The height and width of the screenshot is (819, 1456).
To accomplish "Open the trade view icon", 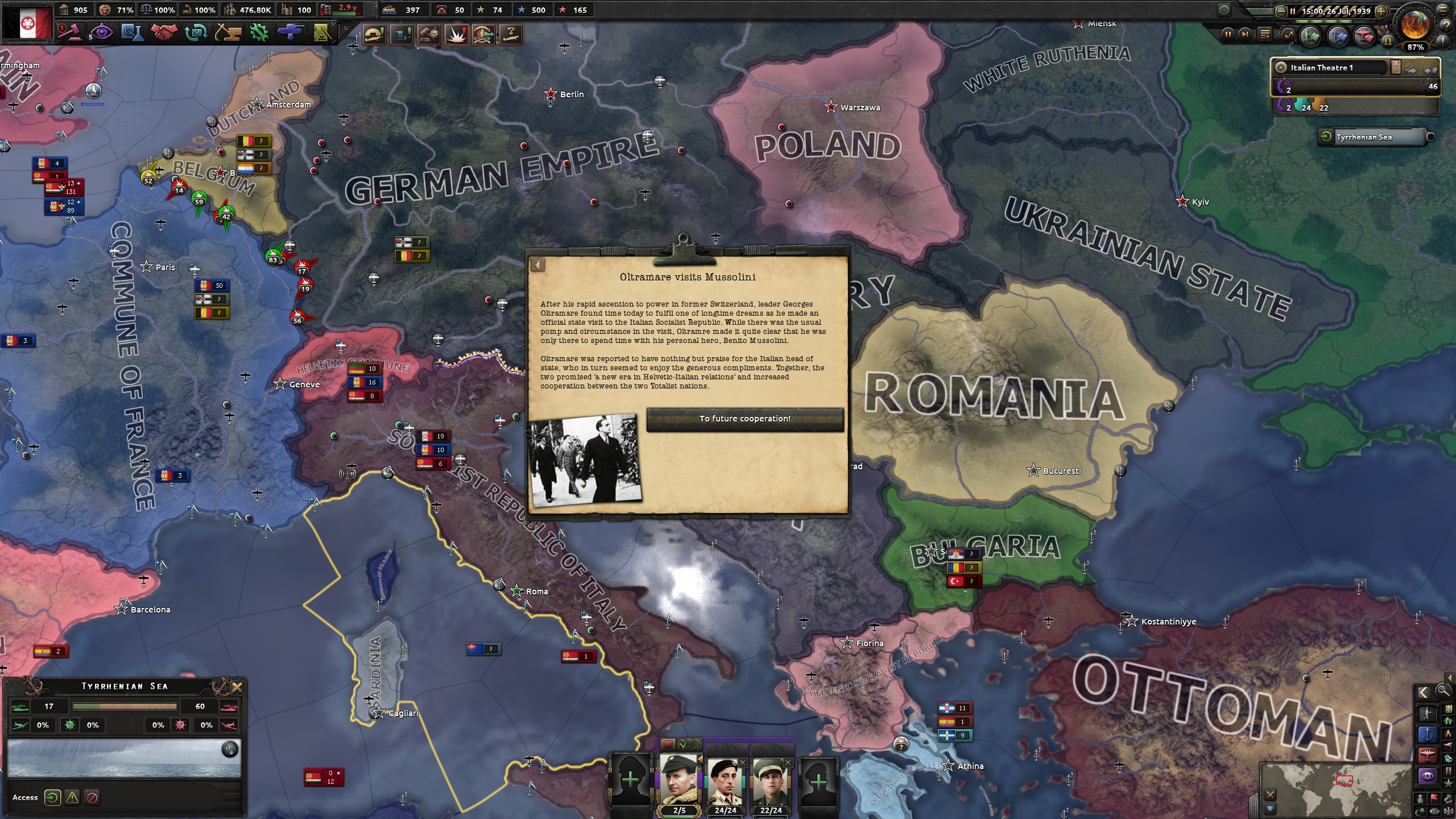I will [x=195, y=32].
